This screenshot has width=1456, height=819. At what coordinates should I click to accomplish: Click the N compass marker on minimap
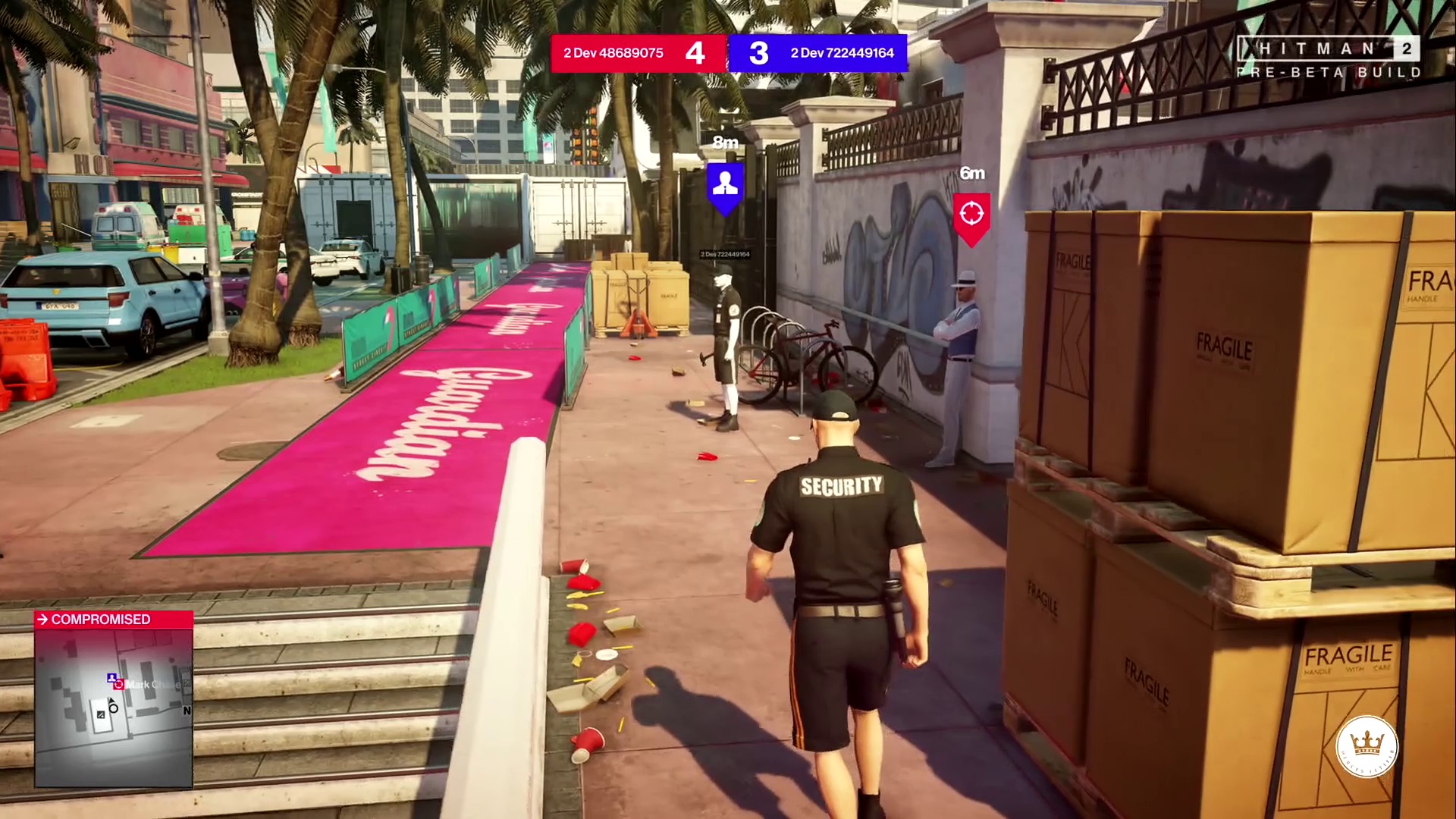click(x=187, y=711)
